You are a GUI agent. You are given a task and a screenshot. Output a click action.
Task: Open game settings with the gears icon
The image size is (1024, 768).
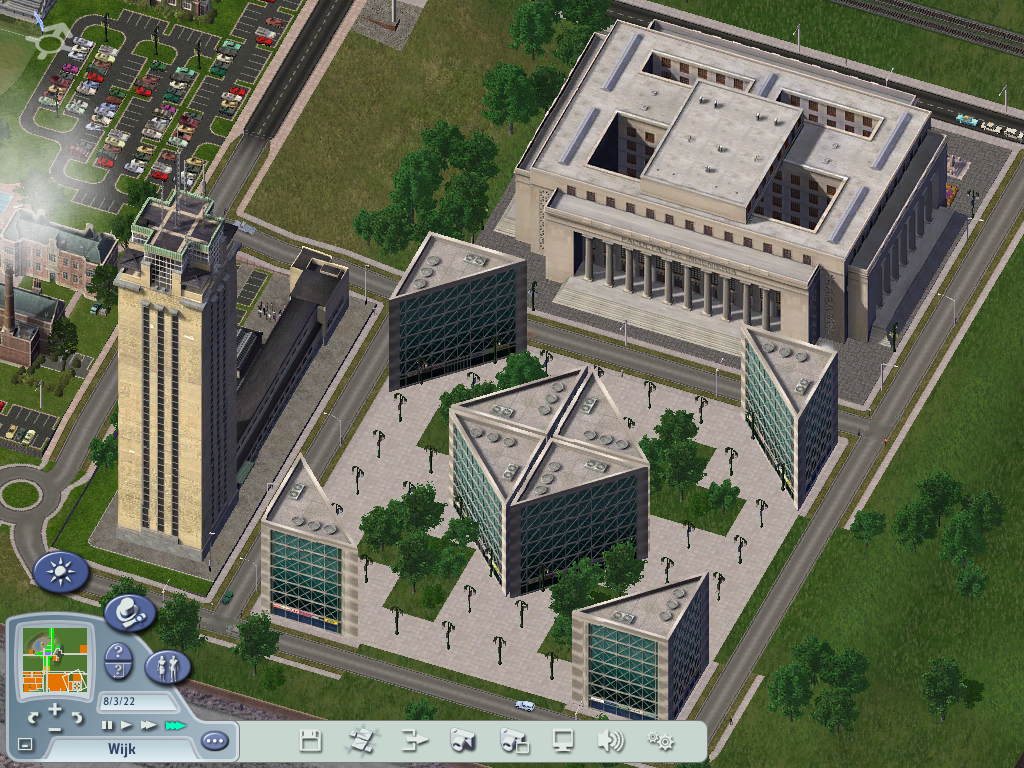tap(660, 741)
